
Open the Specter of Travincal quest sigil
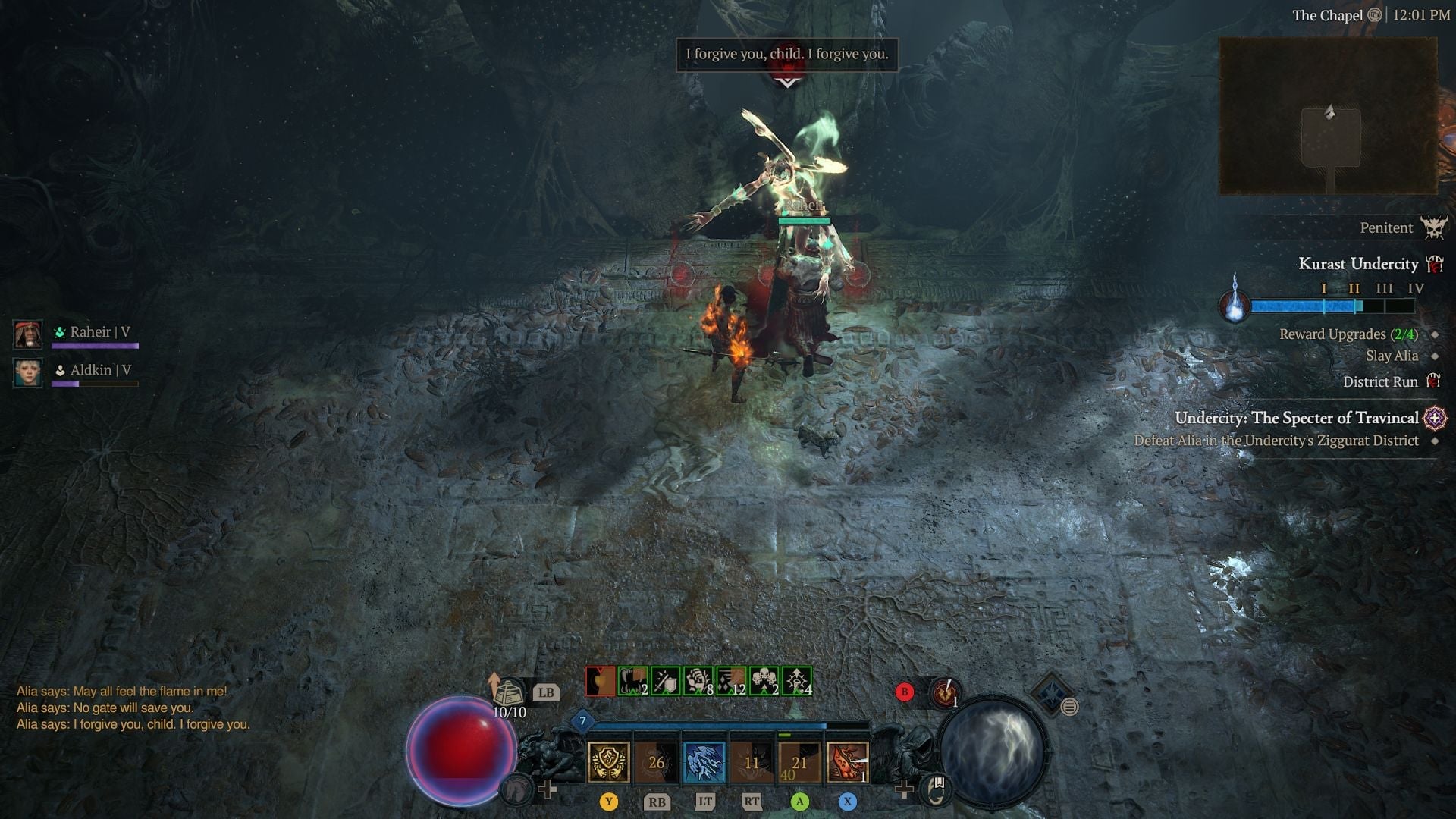pos(1436,418)
